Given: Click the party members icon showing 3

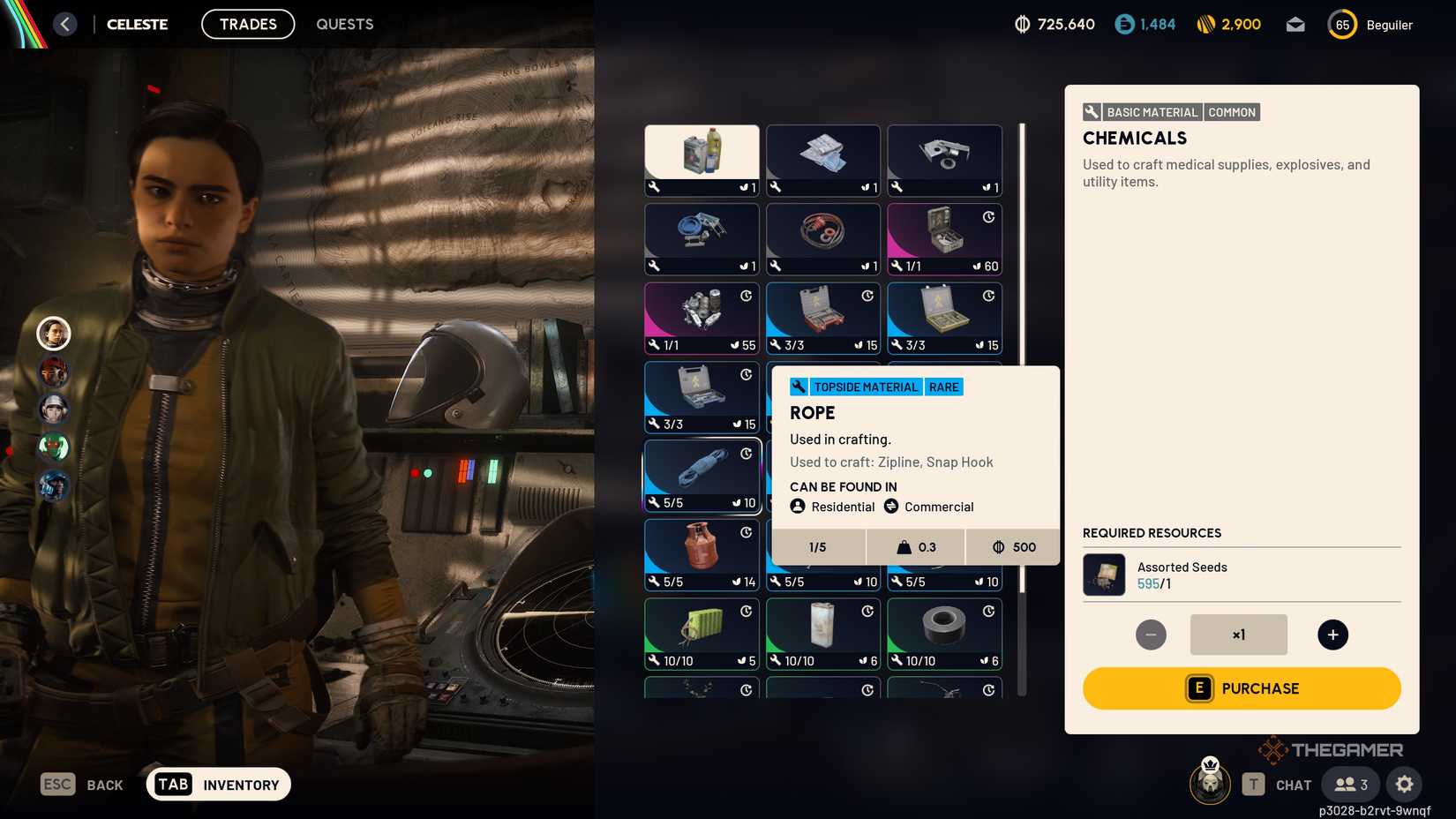Looking at the screenshot, I should 1348,784.
